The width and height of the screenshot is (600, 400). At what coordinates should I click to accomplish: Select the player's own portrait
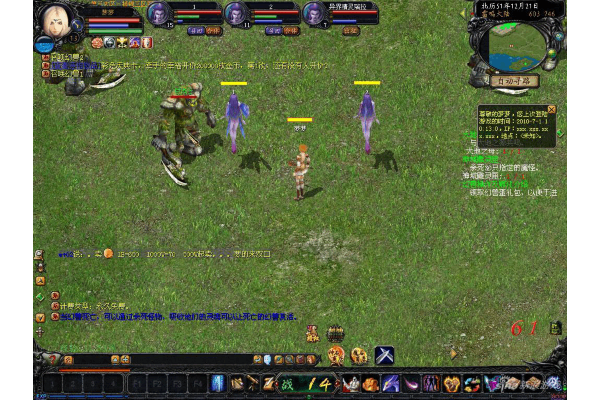(54, 20)
